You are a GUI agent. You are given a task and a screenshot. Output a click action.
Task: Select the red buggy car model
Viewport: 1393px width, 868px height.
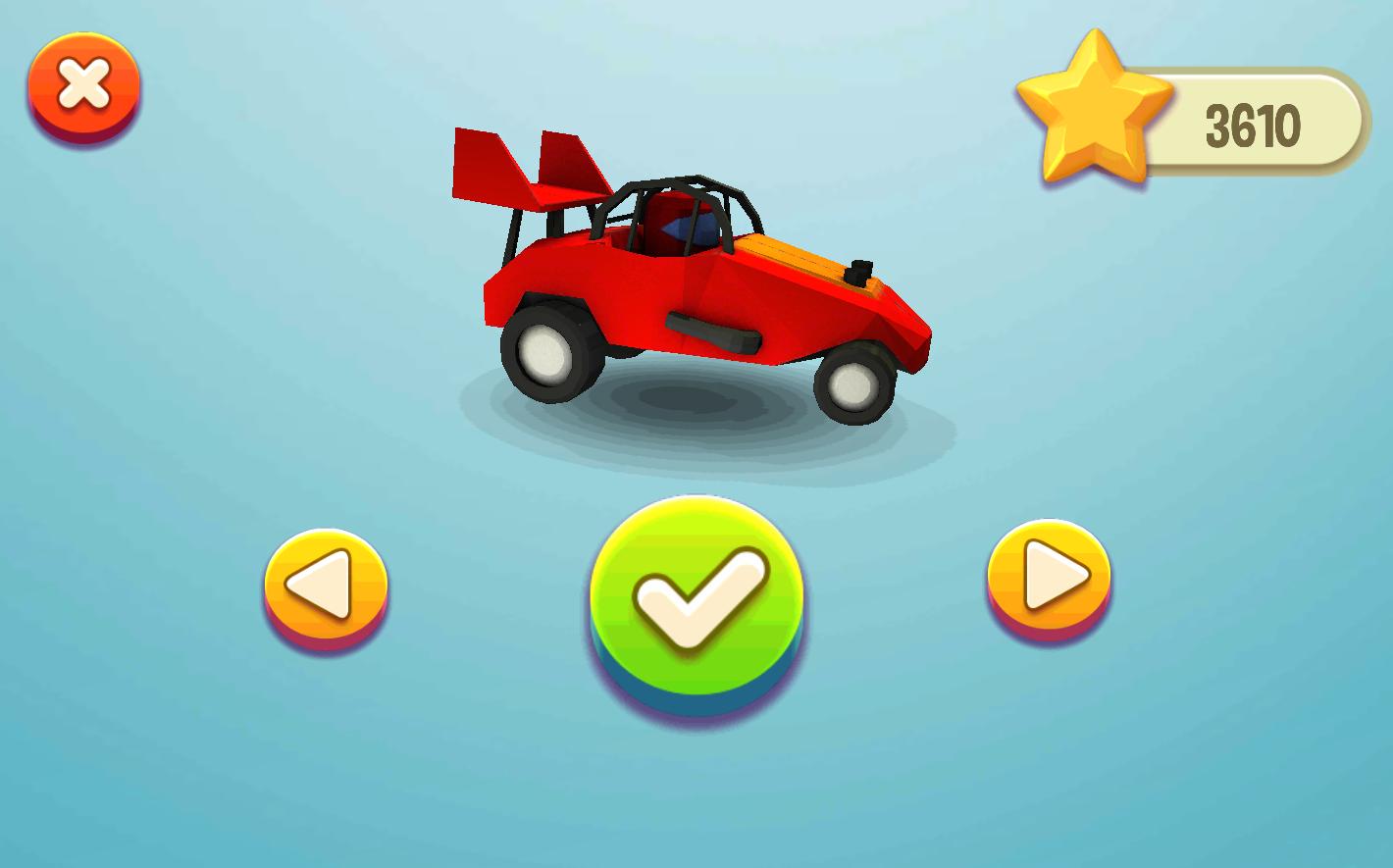click(x=687, y=294)
